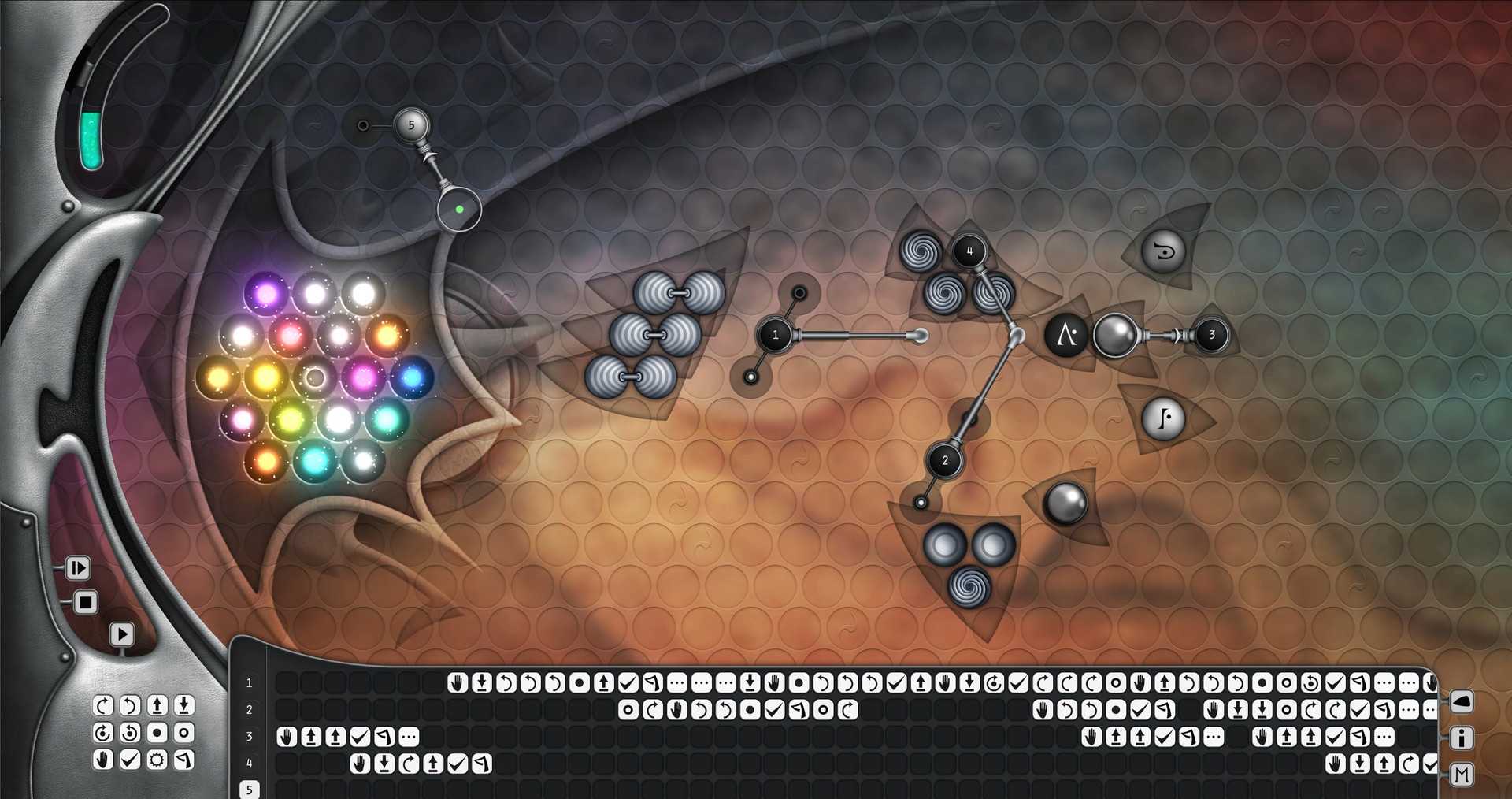Click the node labeled 1 on the canvas
This screenshot has height=799, width=1512.
[x=776, y=335]
